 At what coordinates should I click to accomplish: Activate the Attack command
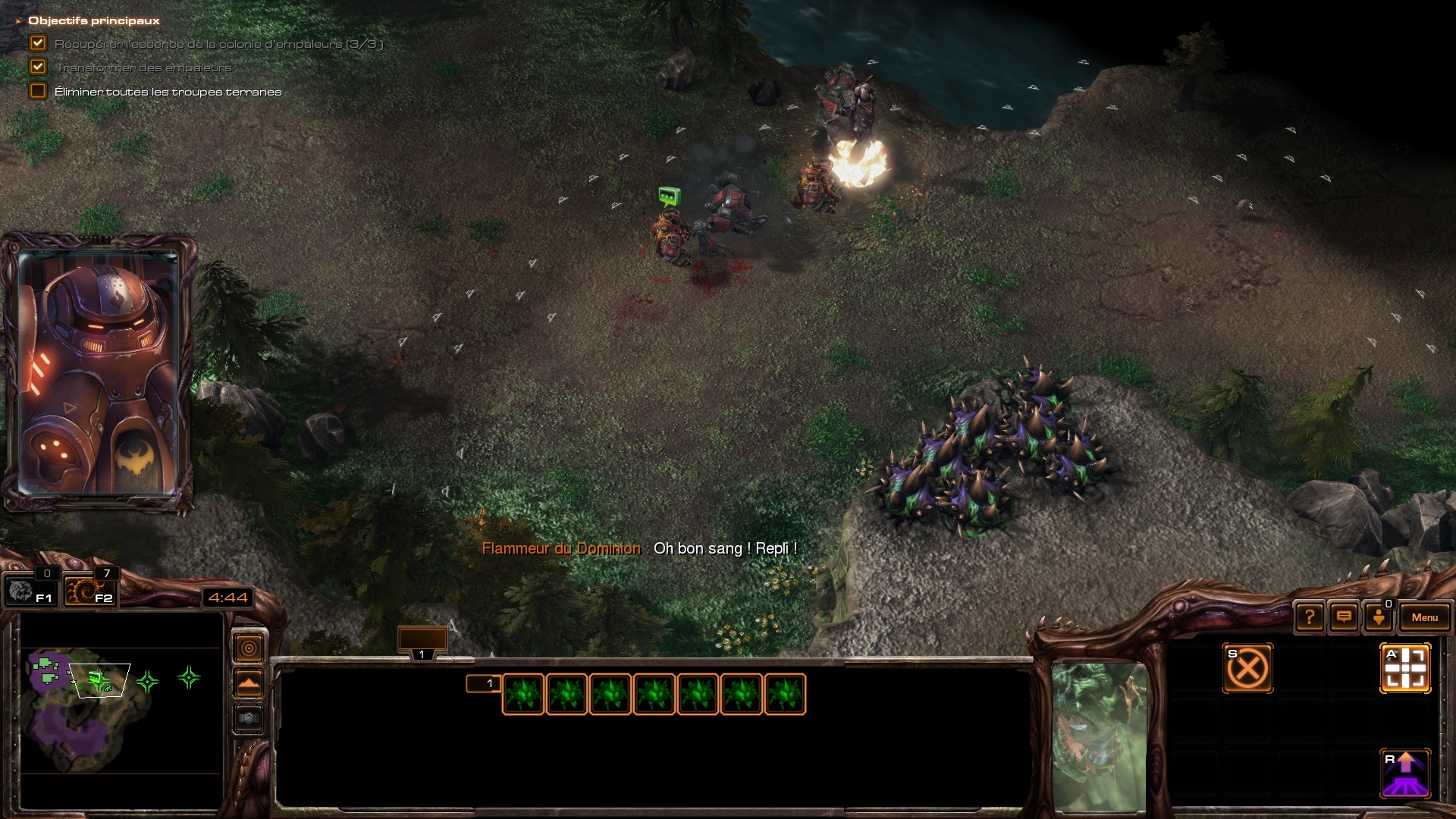tap(1405, 668)
